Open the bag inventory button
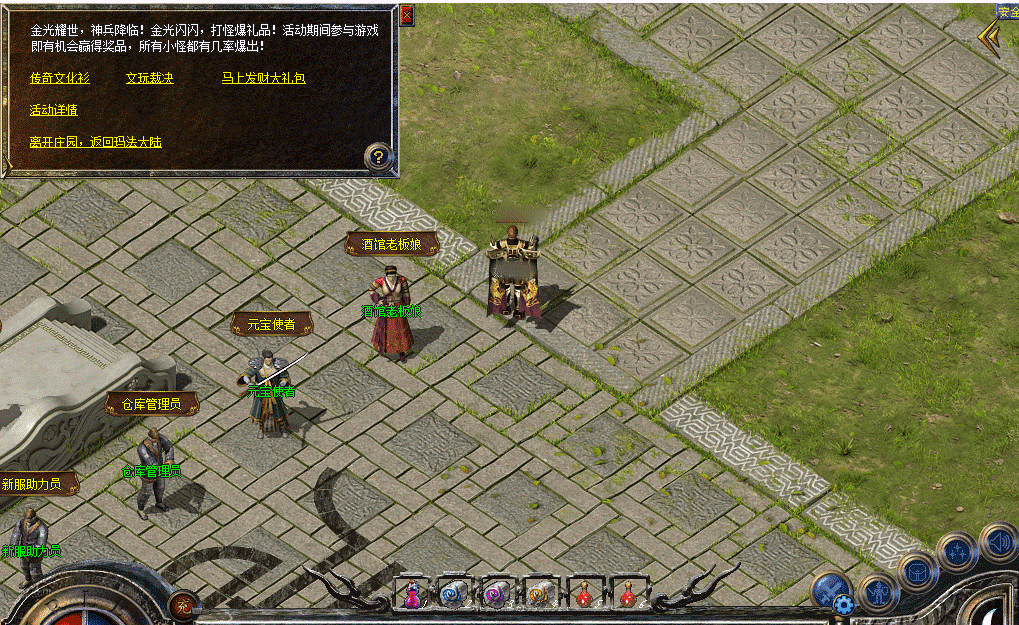This screenshot has width=1019, height=625. click(917, 572)
